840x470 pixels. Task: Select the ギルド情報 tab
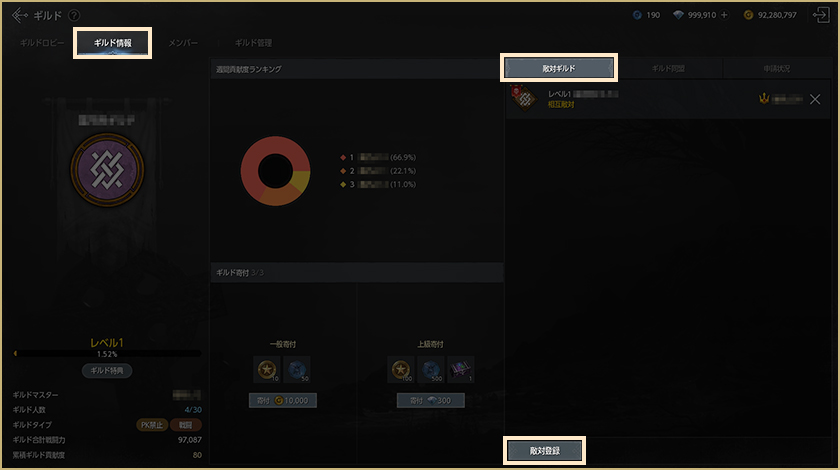click(112, 43)
